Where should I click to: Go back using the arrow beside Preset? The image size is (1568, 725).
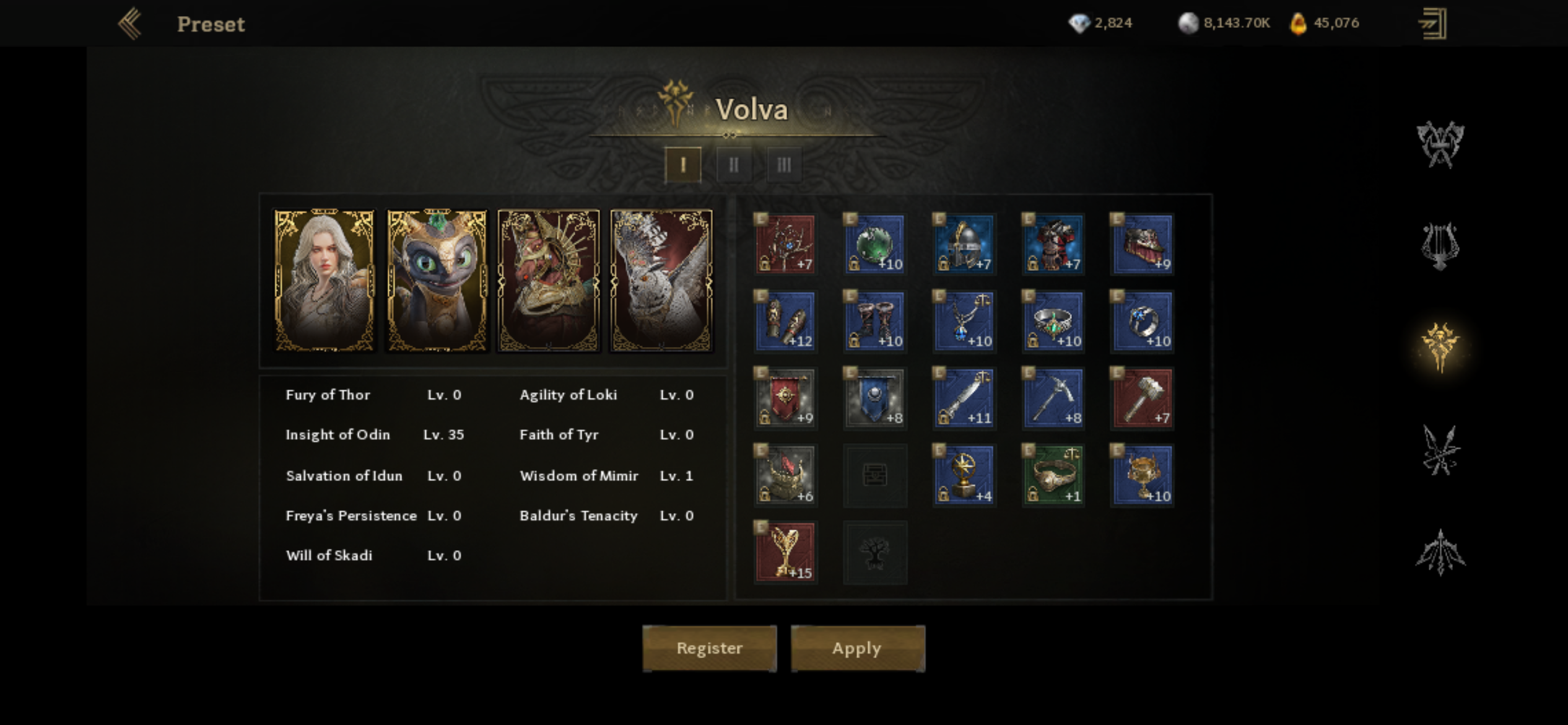tap(131, 24)
